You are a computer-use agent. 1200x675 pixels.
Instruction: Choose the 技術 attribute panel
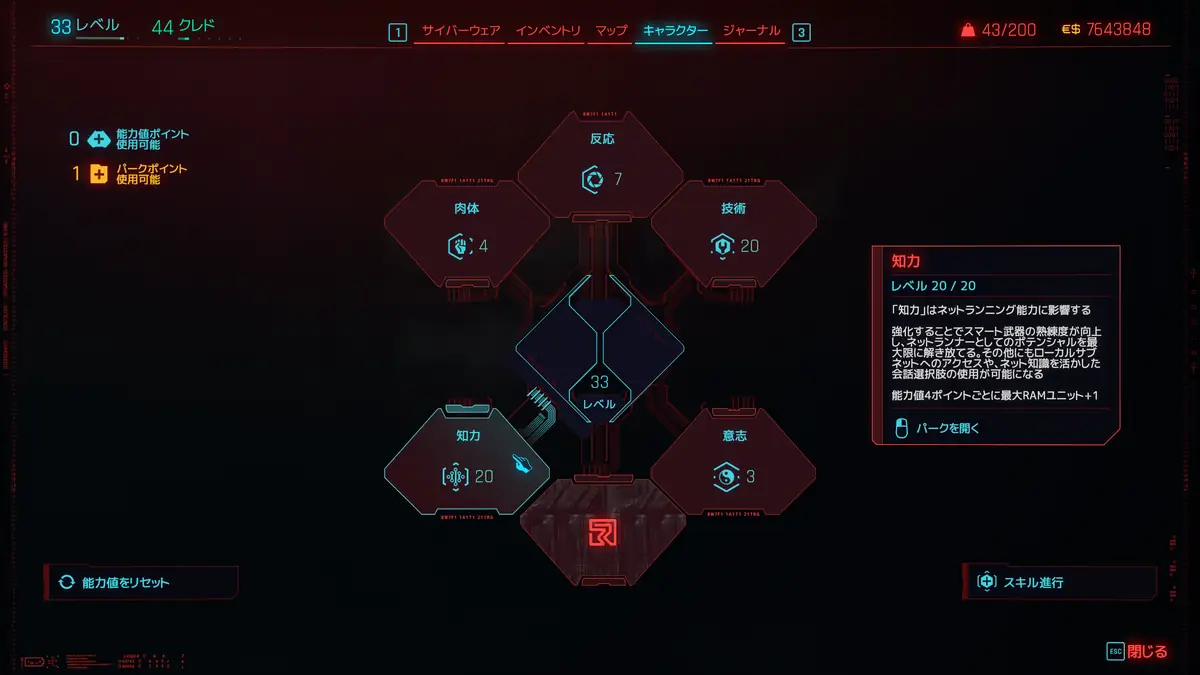pos(734,232)
